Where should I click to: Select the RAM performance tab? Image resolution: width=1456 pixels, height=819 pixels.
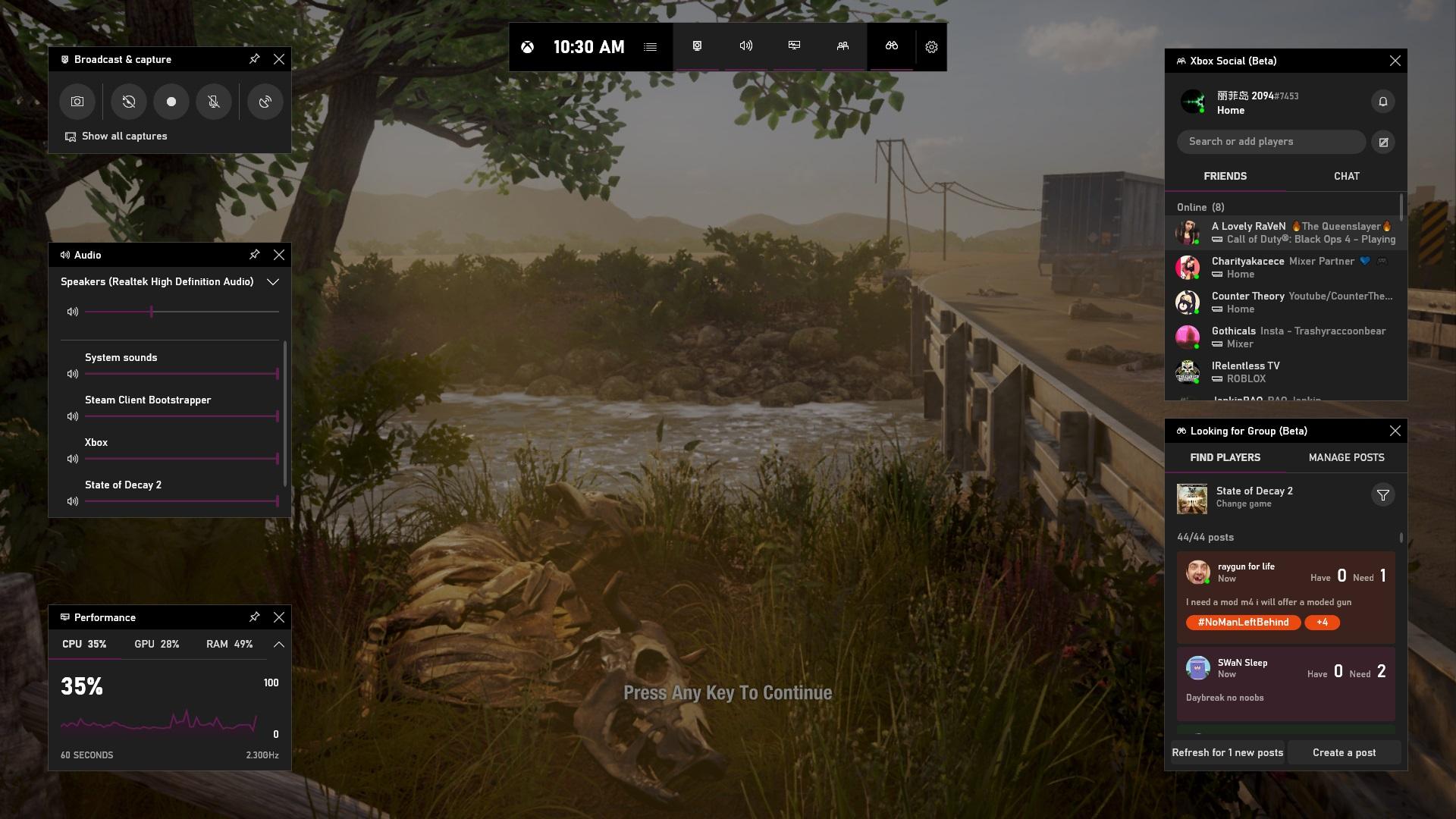tap(229, 644)
